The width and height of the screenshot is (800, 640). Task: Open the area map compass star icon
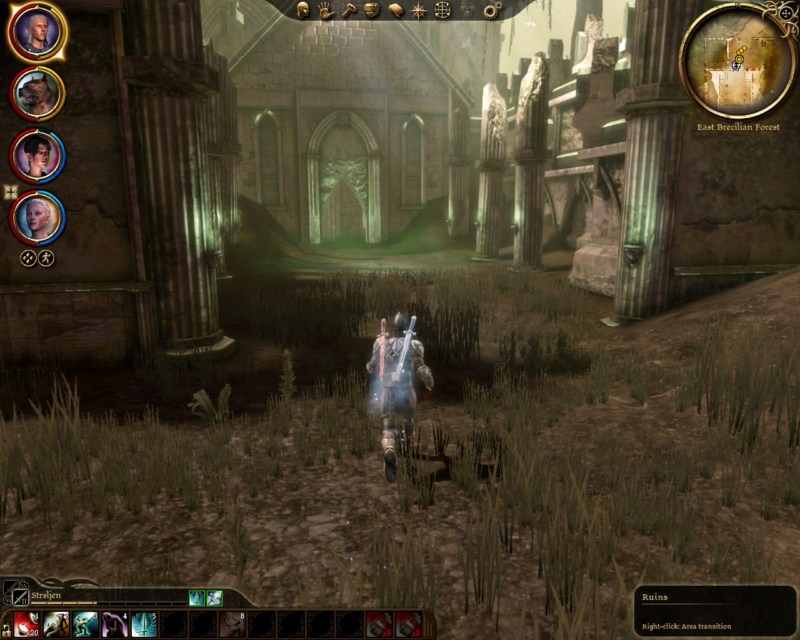[420, 10]
